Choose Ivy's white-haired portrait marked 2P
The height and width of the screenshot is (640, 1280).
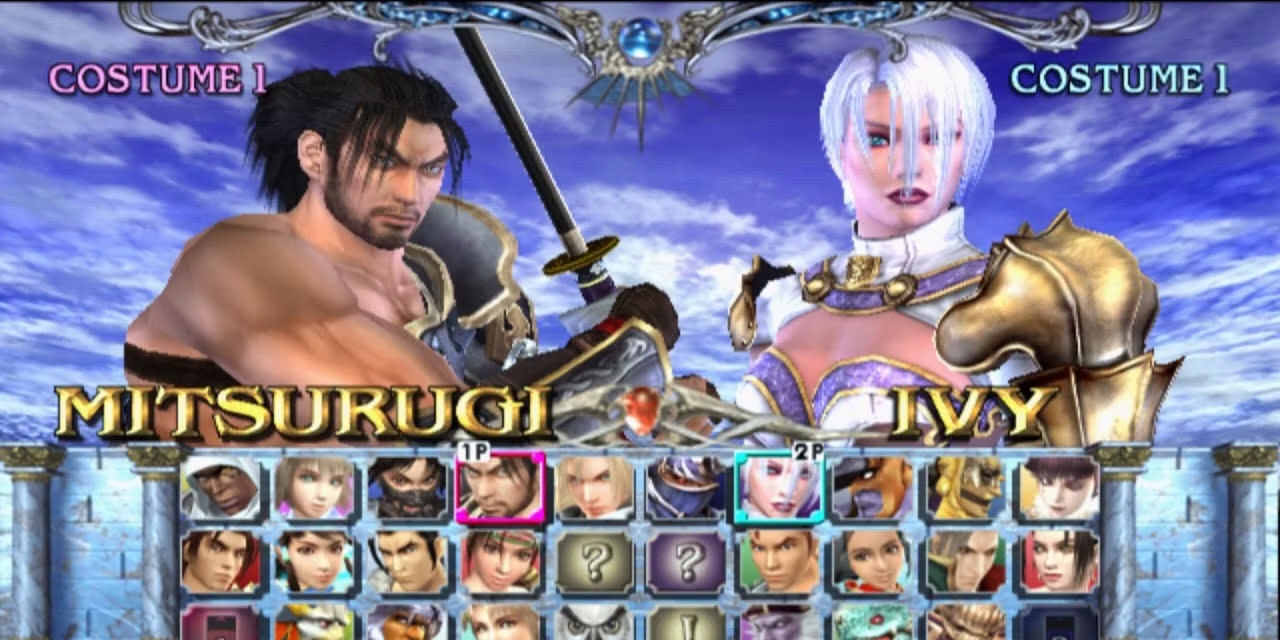779,488
